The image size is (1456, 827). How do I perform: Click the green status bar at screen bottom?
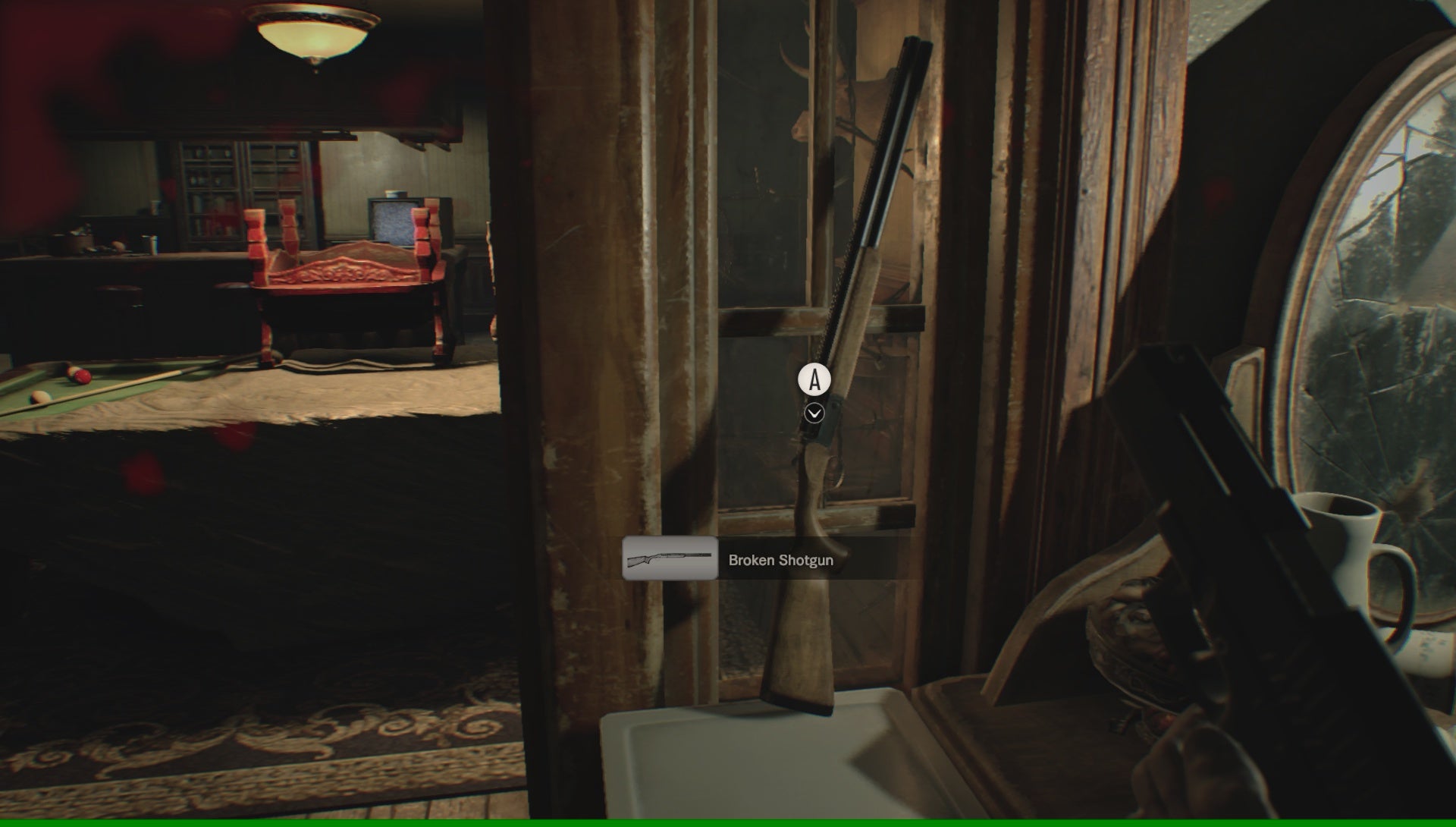click(728, 823)
